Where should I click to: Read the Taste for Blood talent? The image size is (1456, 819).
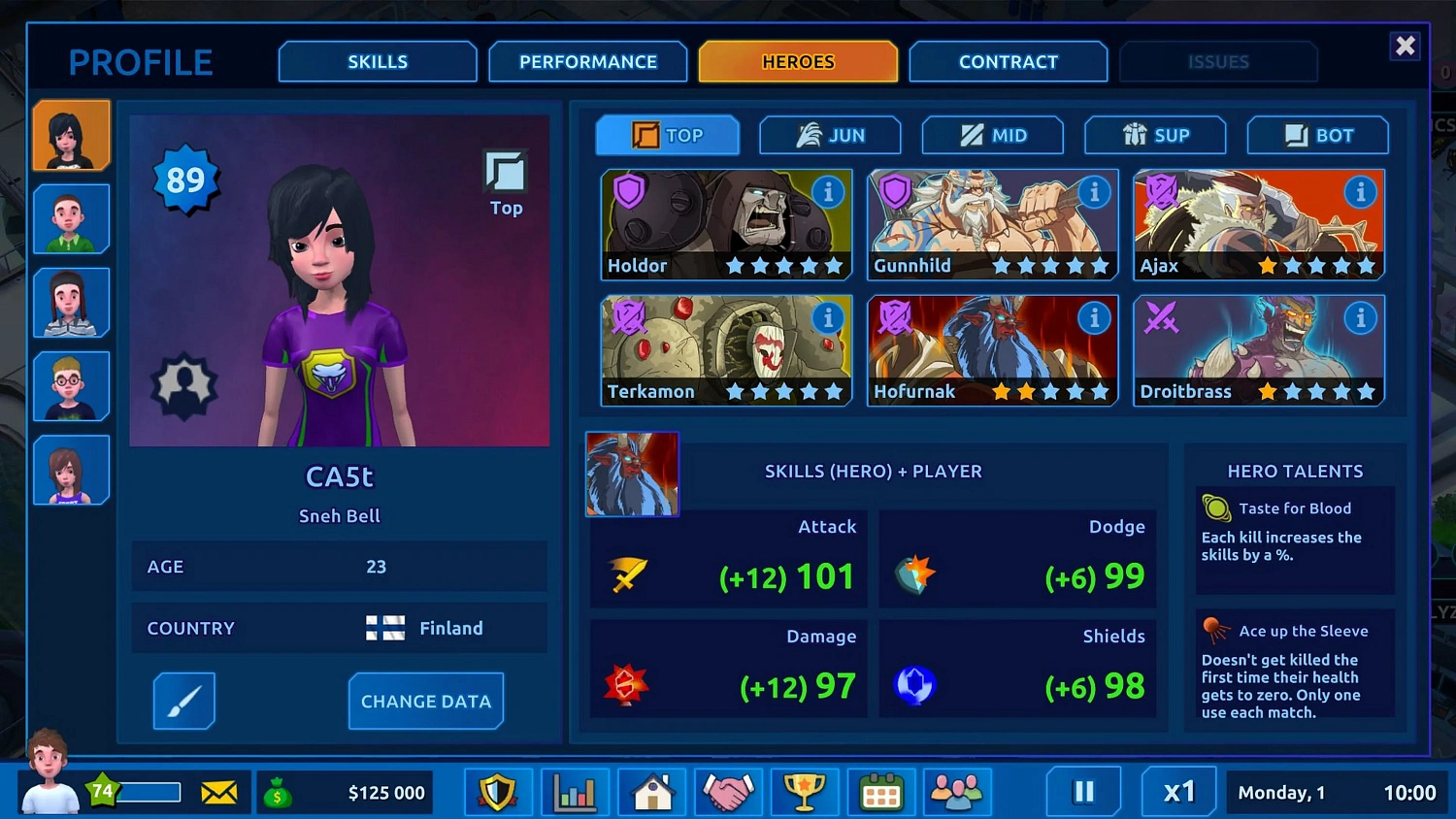(1295, 531)
